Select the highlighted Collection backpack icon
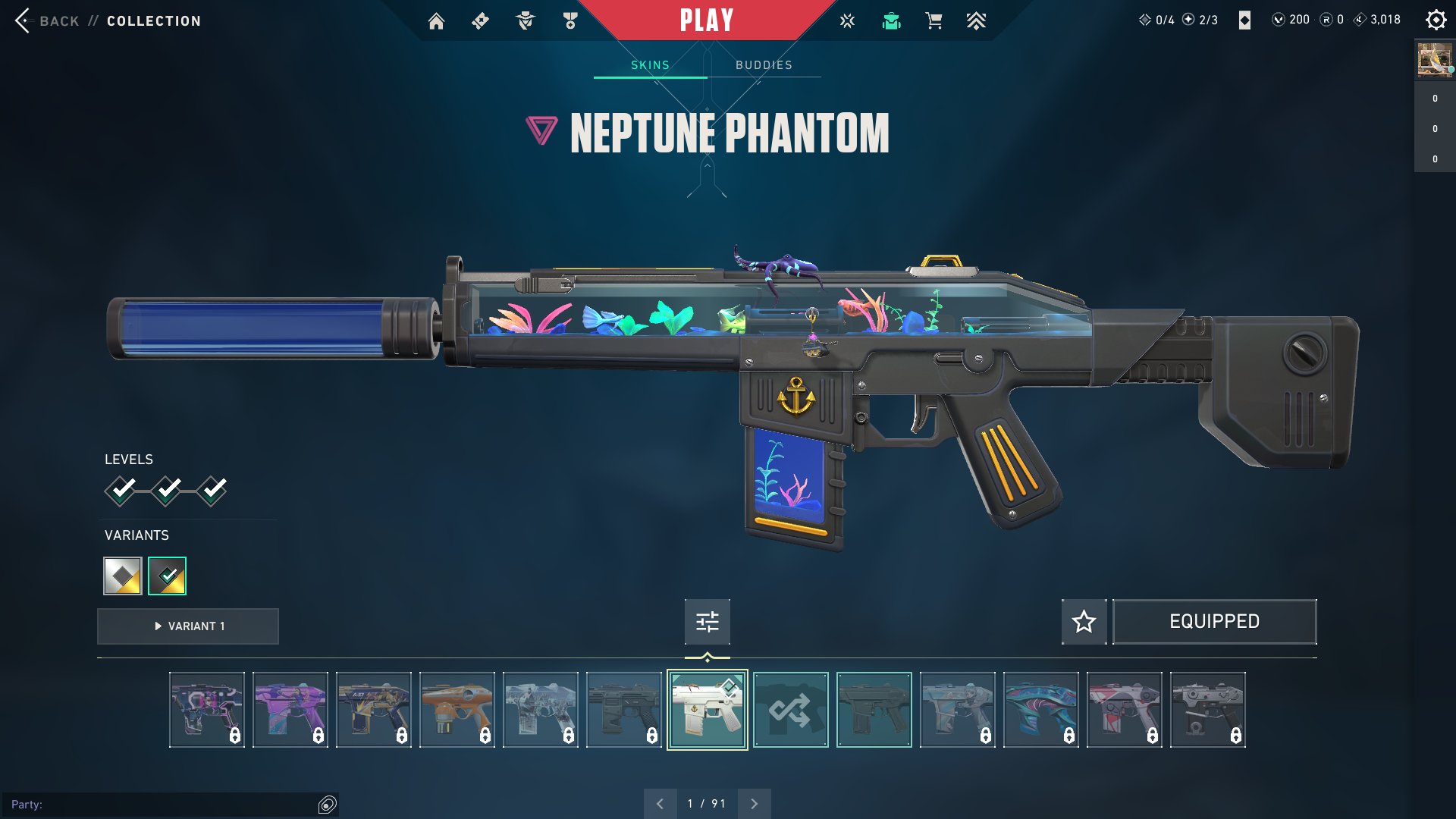1456x819 pixels. point(891,20)
